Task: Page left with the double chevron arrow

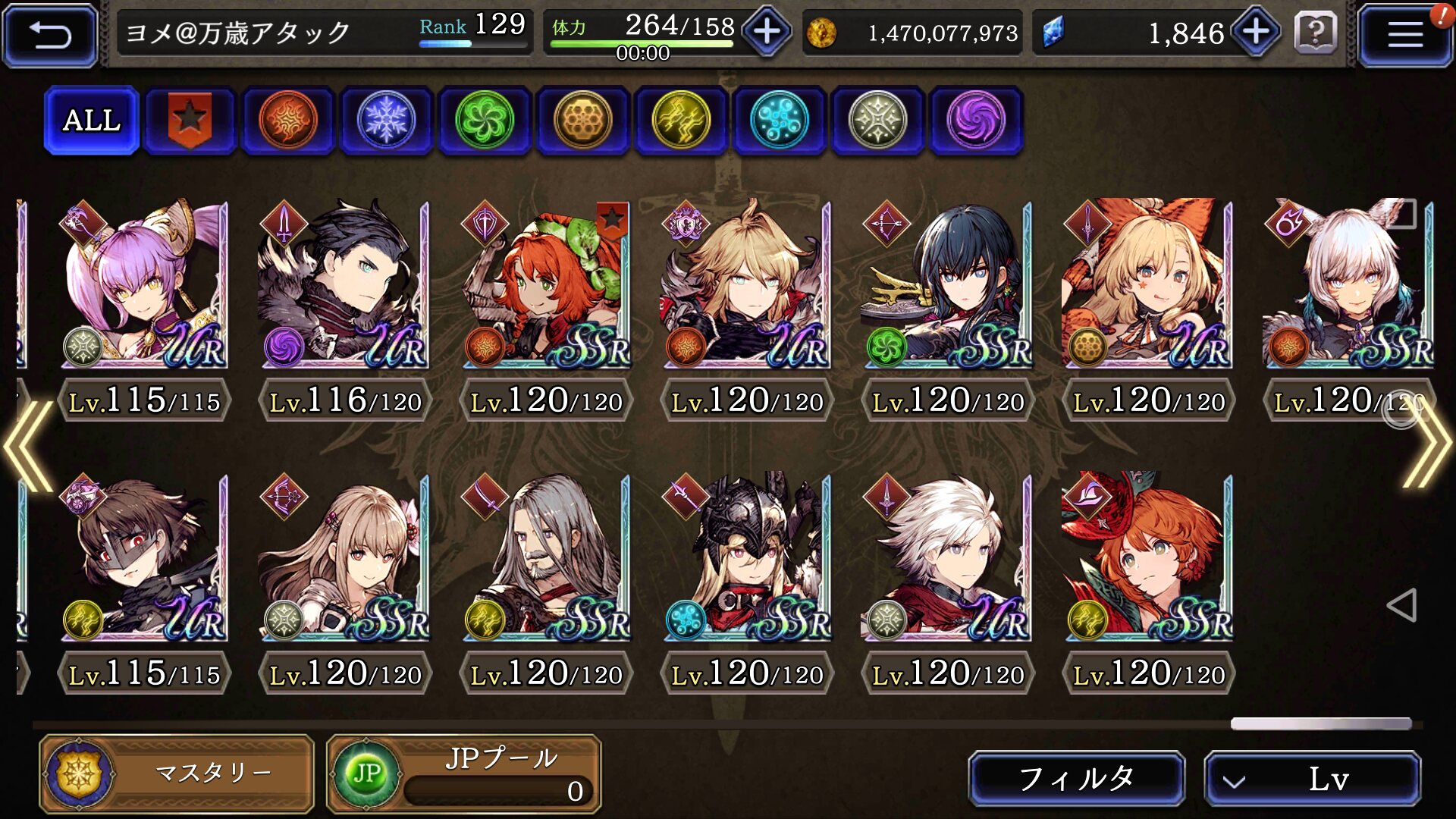Action: tap(29, 446)
